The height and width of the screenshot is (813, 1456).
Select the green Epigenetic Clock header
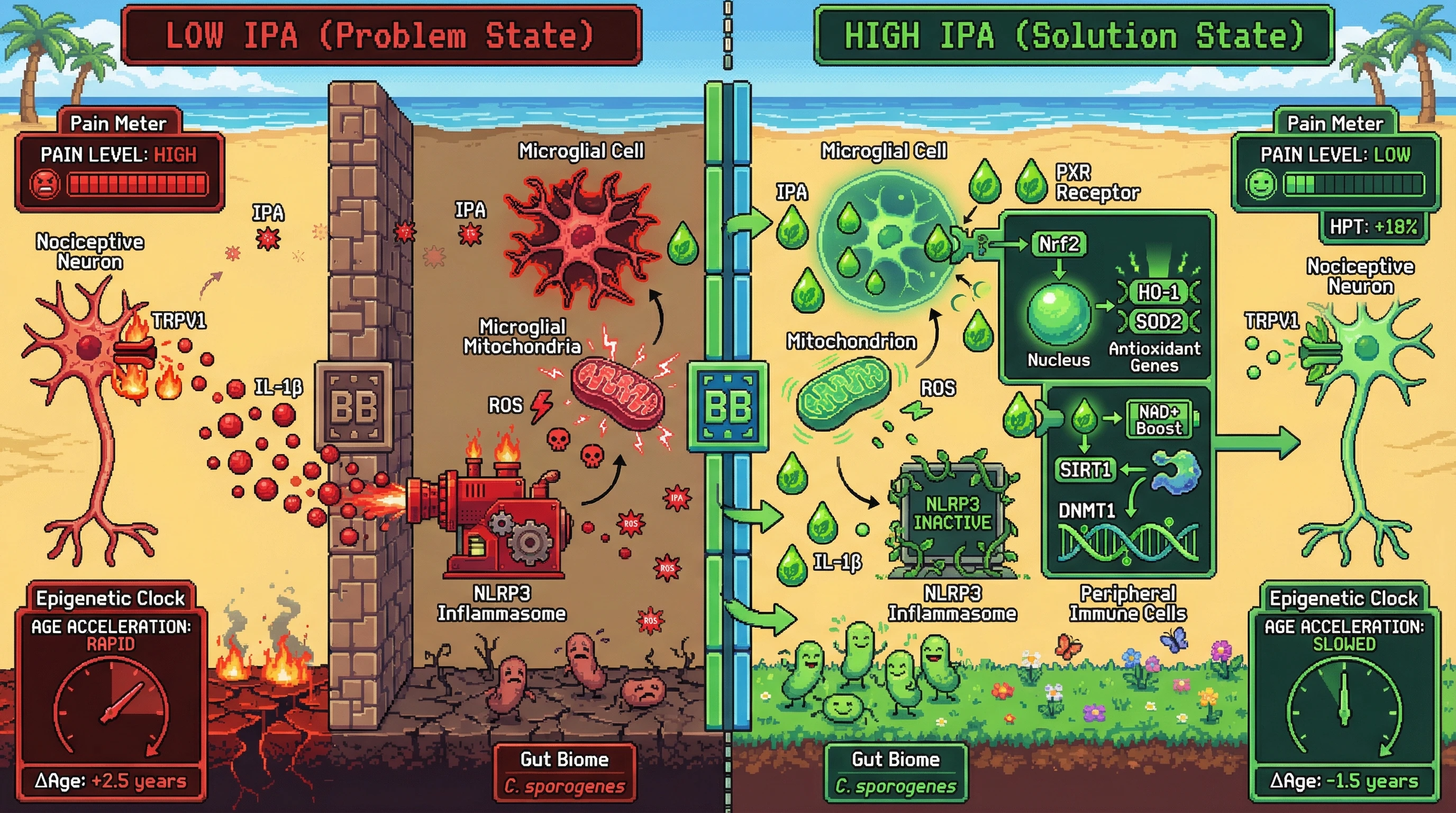click(1343, 598)
